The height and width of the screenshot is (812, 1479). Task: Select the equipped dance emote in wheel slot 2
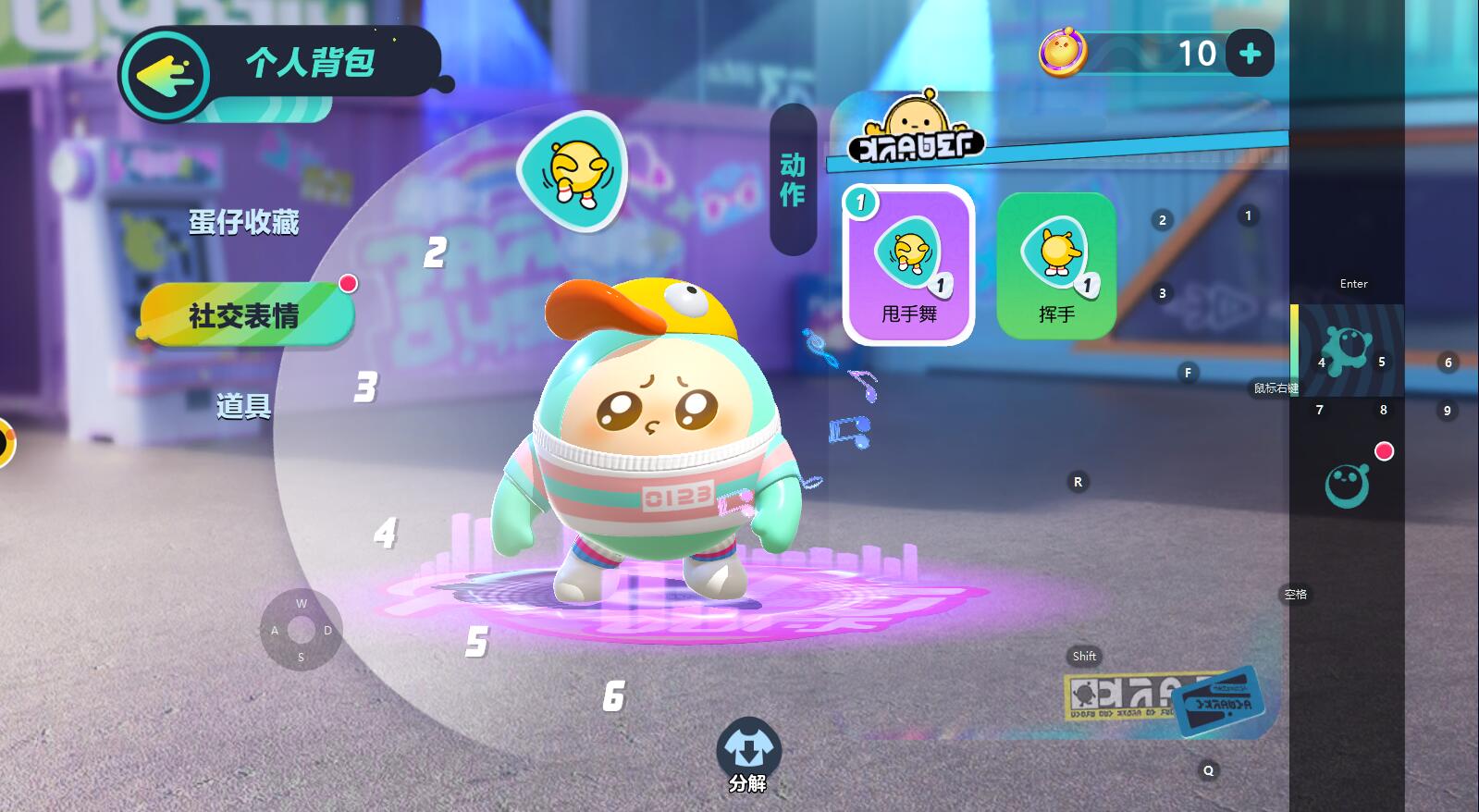pos(573,171)
